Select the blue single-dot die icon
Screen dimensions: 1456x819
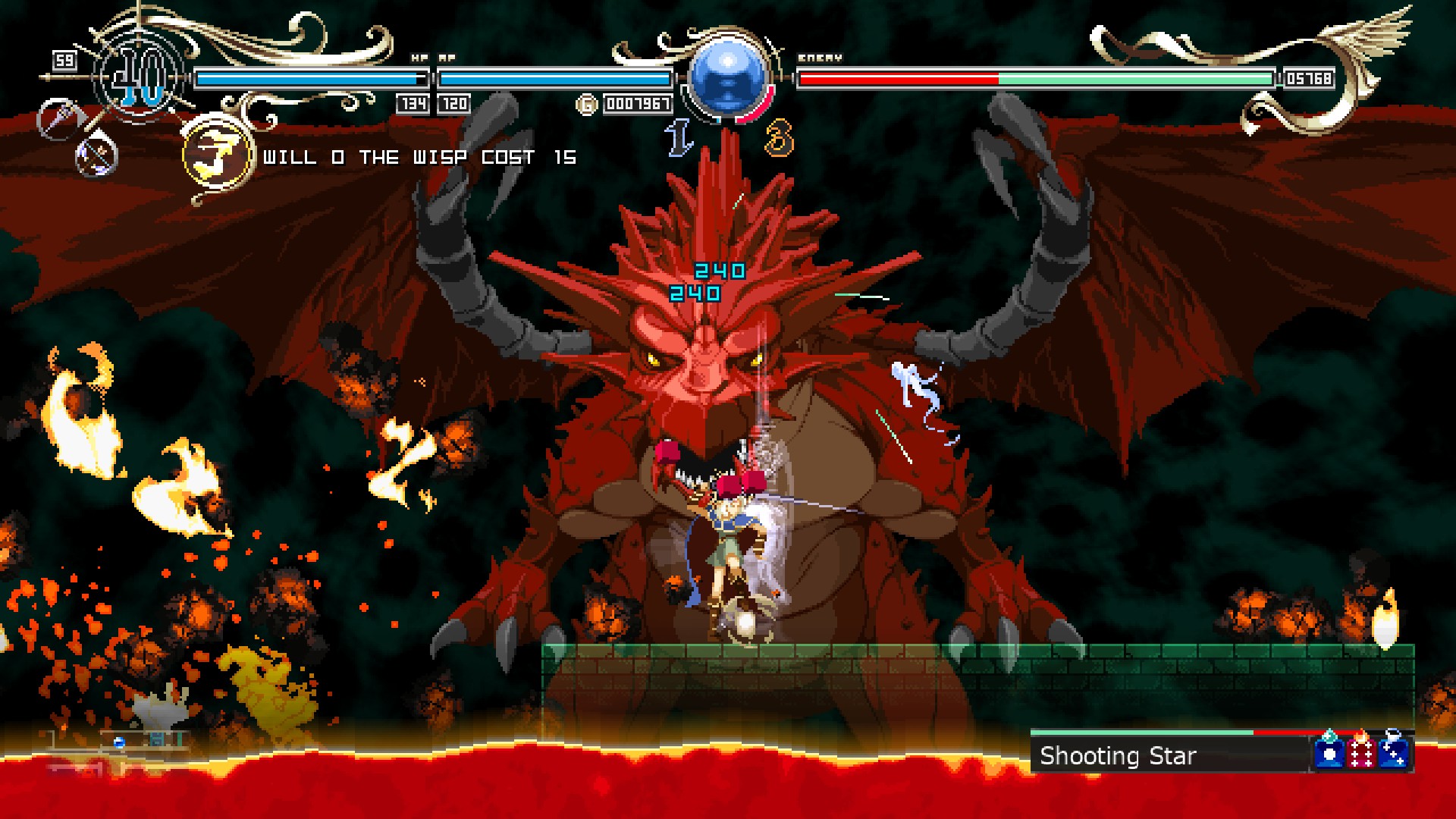click(1329, 752)
